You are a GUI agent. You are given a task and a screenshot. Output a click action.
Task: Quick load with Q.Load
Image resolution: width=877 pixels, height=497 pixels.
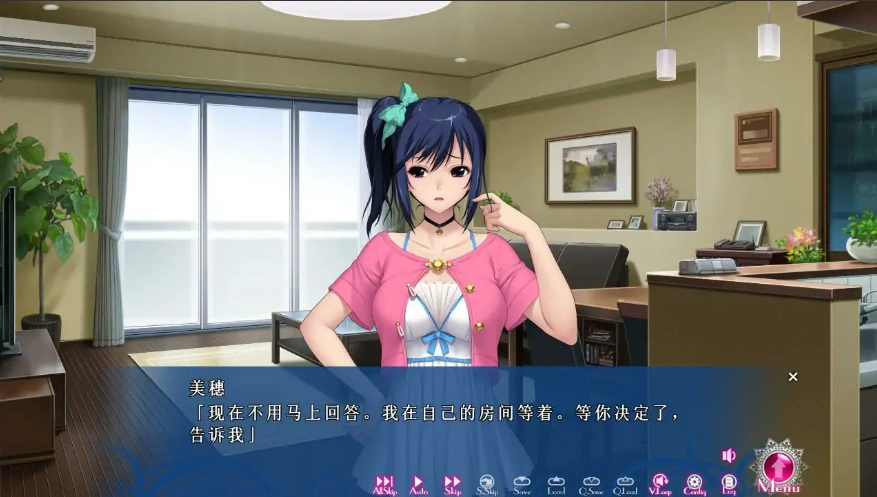point(625,484)
